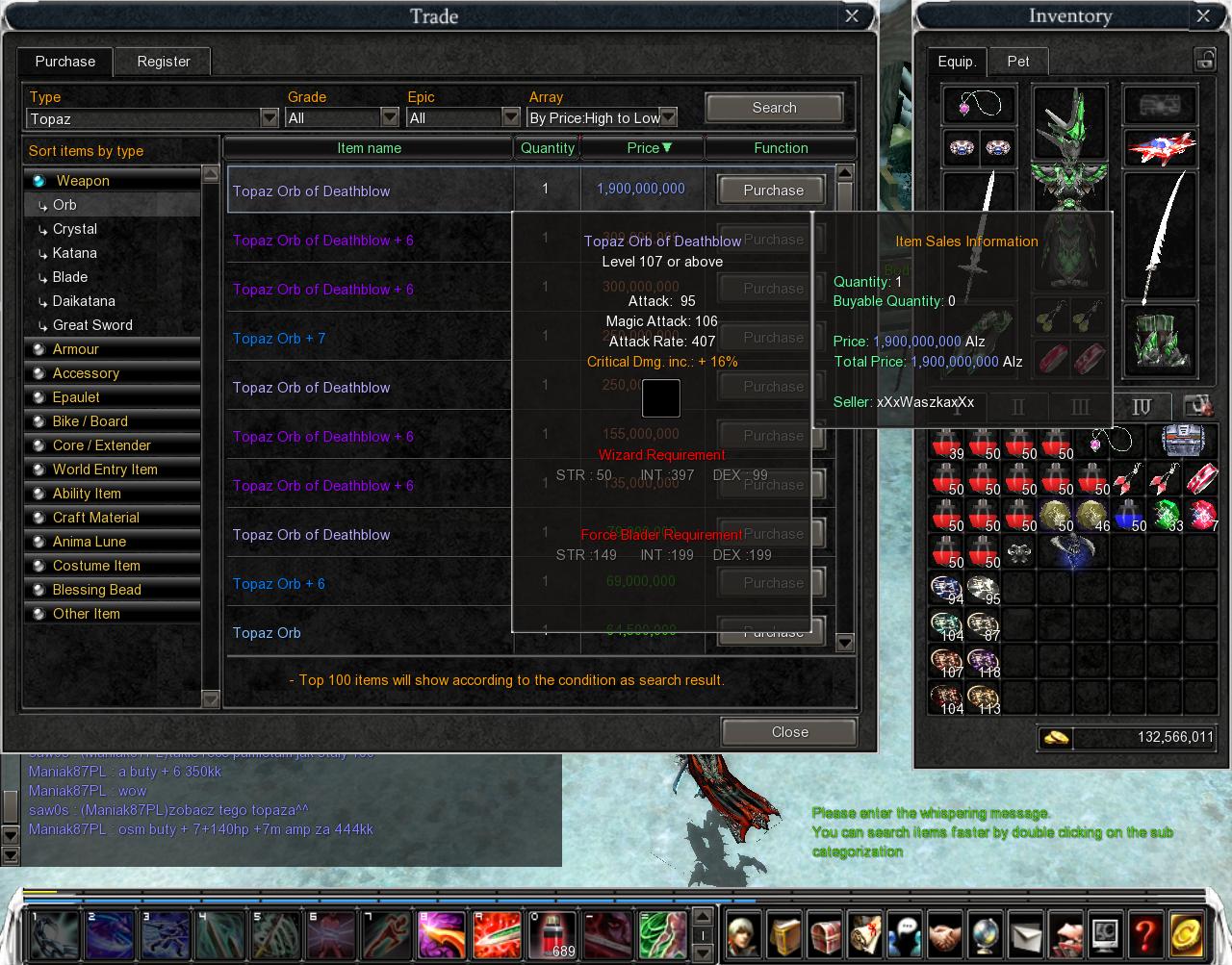This screenshot has height=965, width=1232.
Task: Choose the Great Sword subcategory
Action: [92, 325]
